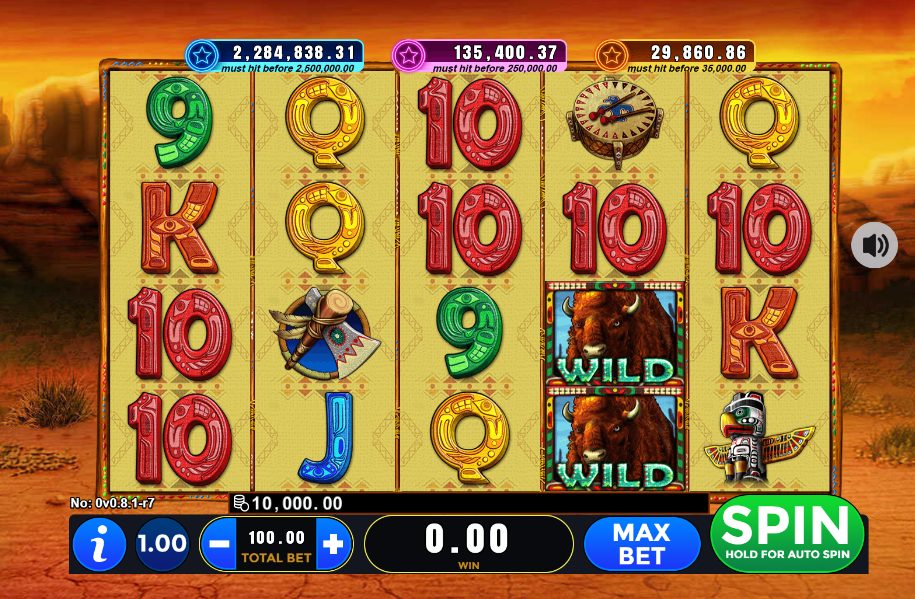This screenshot has width=915, height=599.
Task: Hit the green SPIN button
Action: tap(786, 534)
